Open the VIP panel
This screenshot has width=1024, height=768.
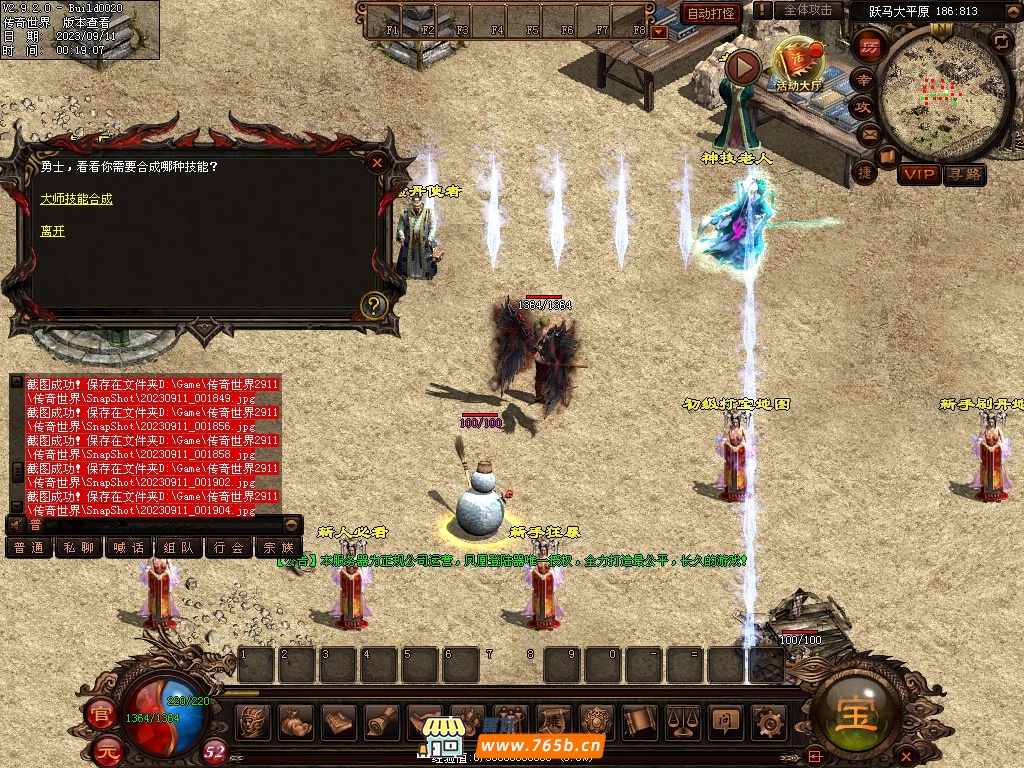(x=918, y=175)
